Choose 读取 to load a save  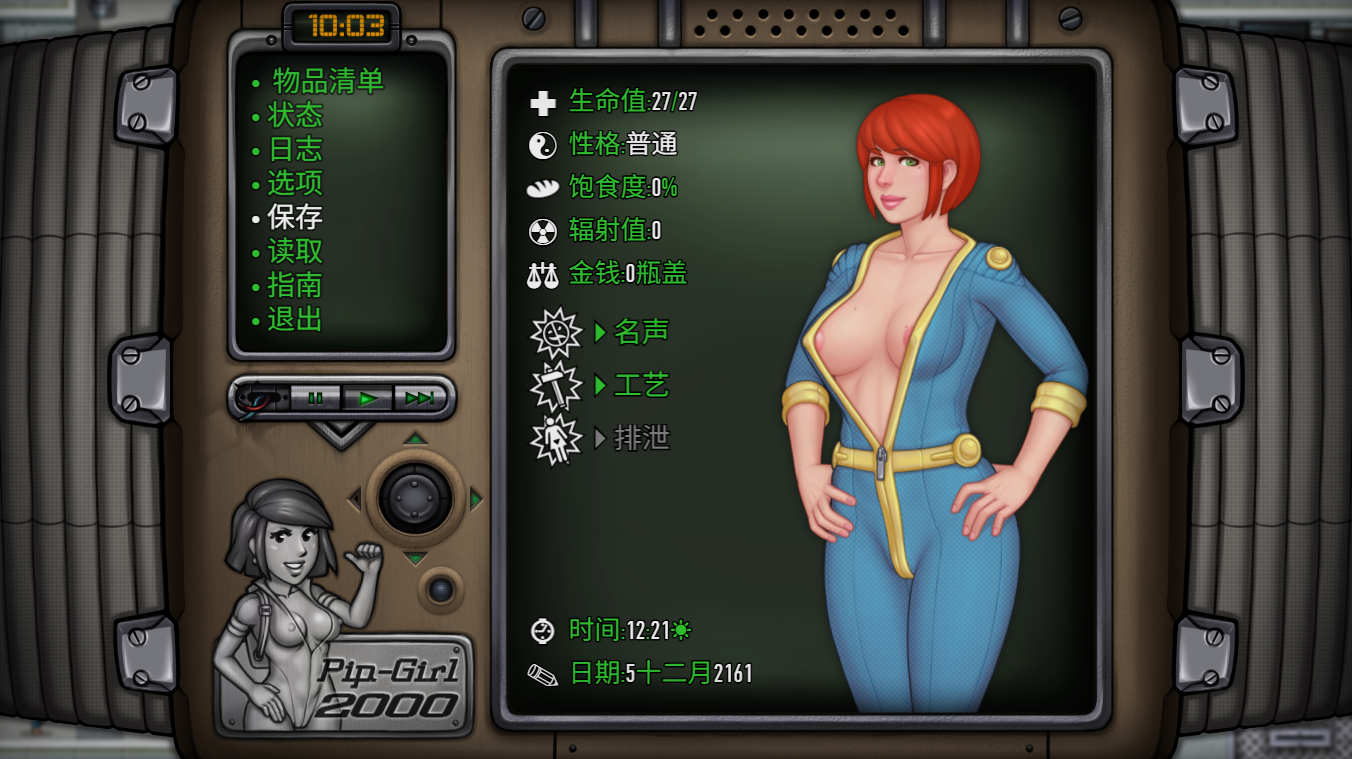(295, 251)
